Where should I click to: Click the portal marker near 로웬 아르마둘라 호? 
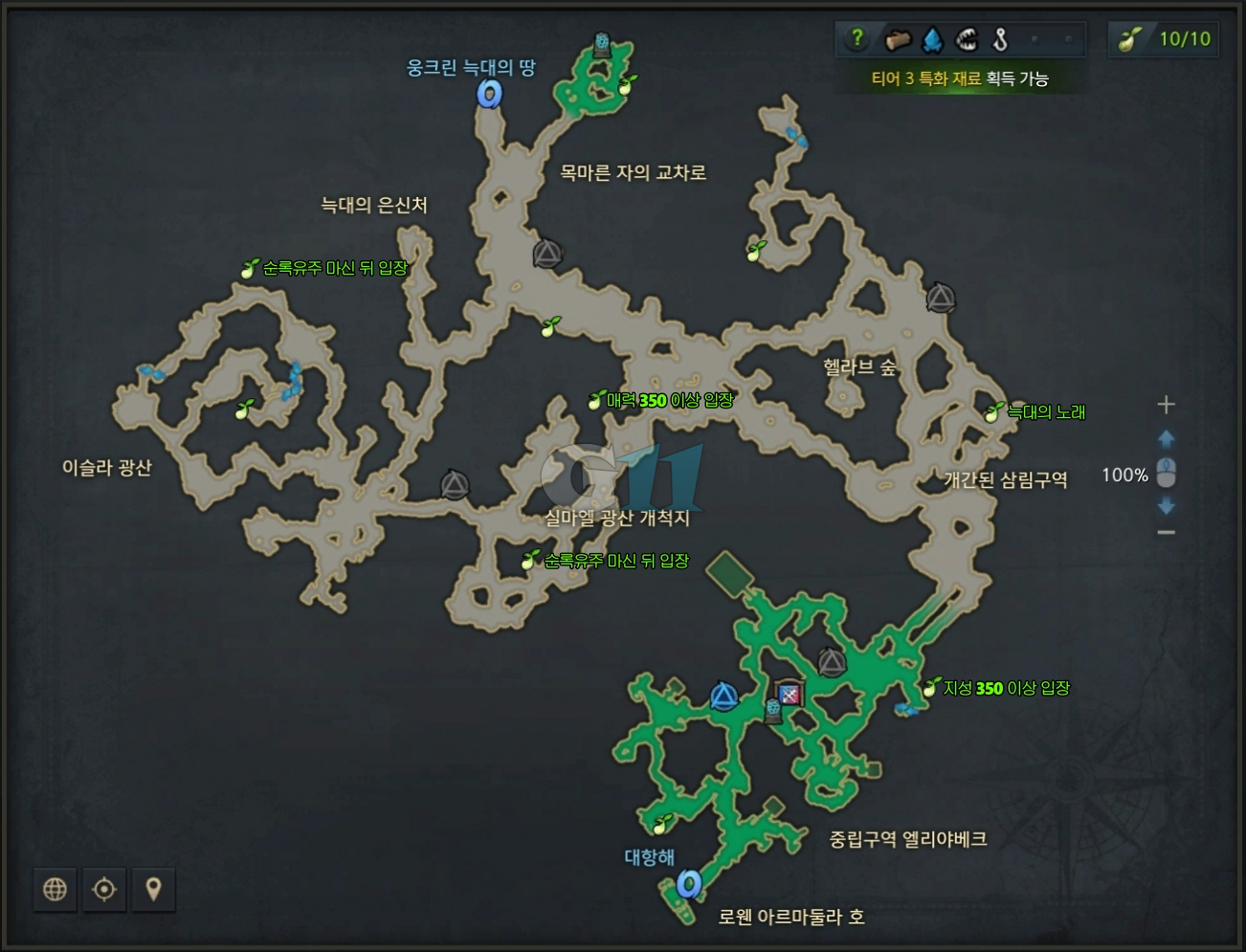[x=690, y=885]
